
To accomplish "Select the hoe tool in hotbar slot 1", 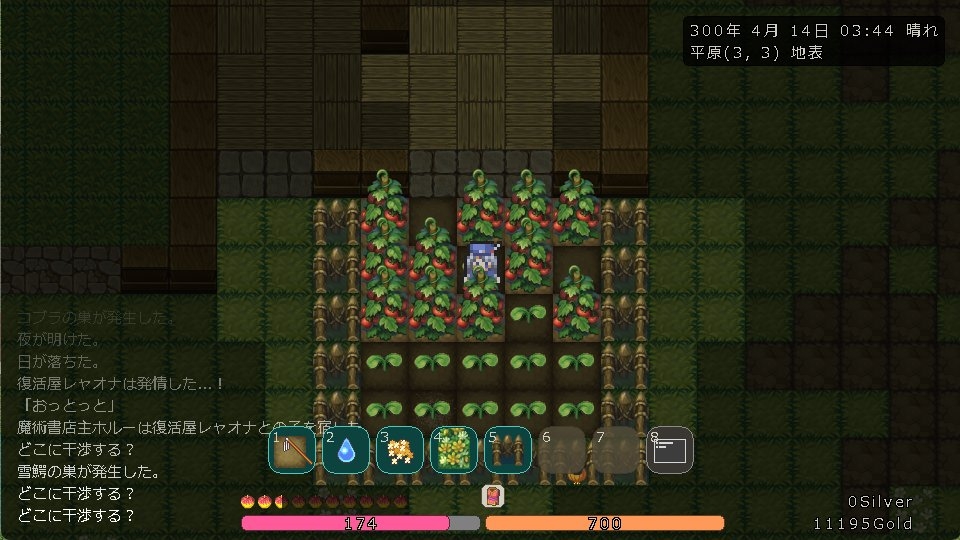I will 292,451.
